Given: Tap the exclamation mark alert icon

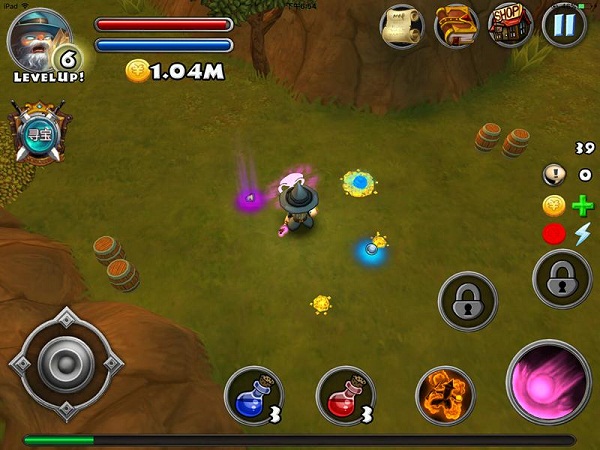Looking at the screenshot, I should [x=553, y=175].
